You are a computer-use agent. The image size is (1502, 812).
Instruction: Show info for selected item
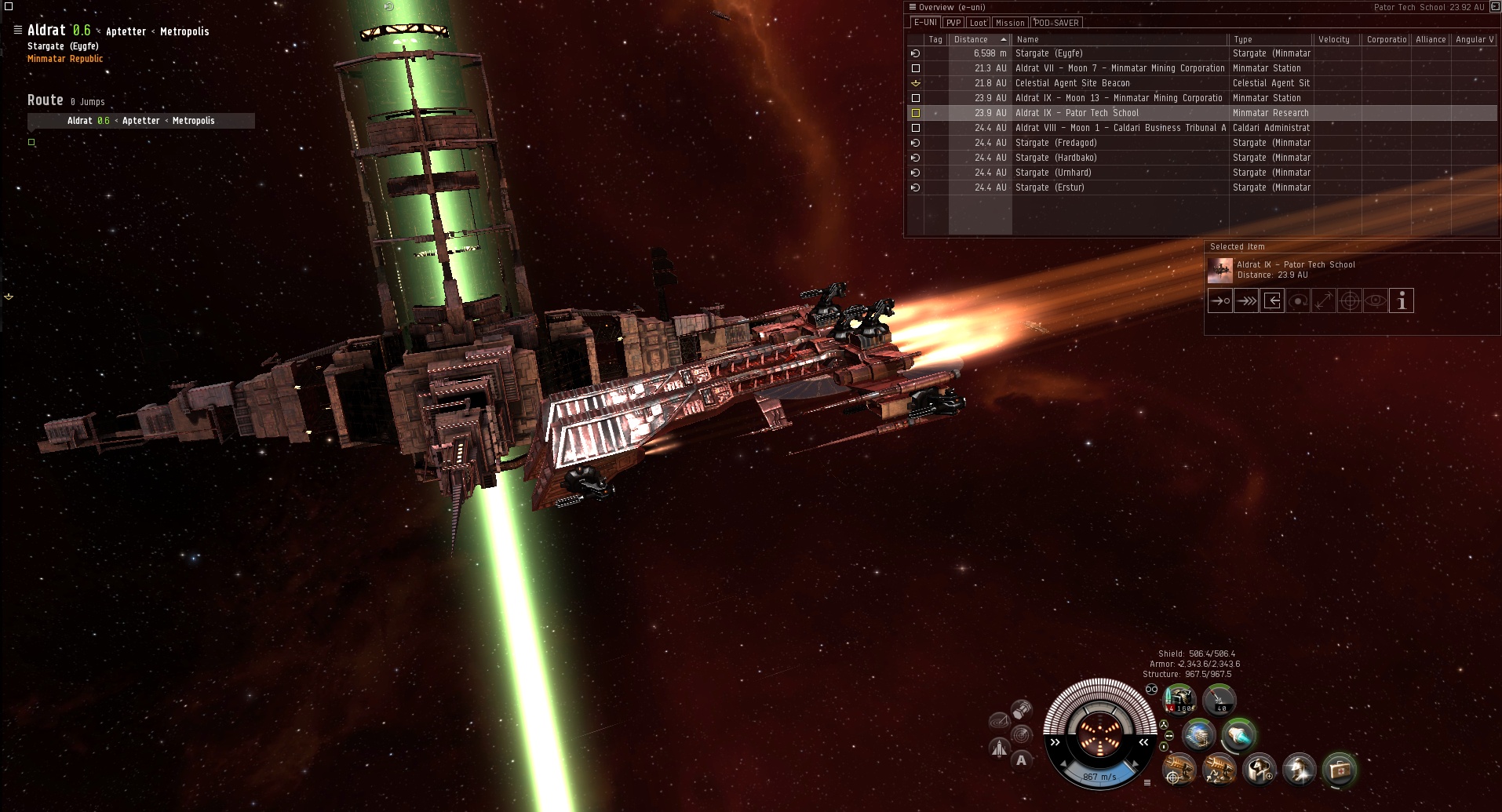[x=1402, y=300]
